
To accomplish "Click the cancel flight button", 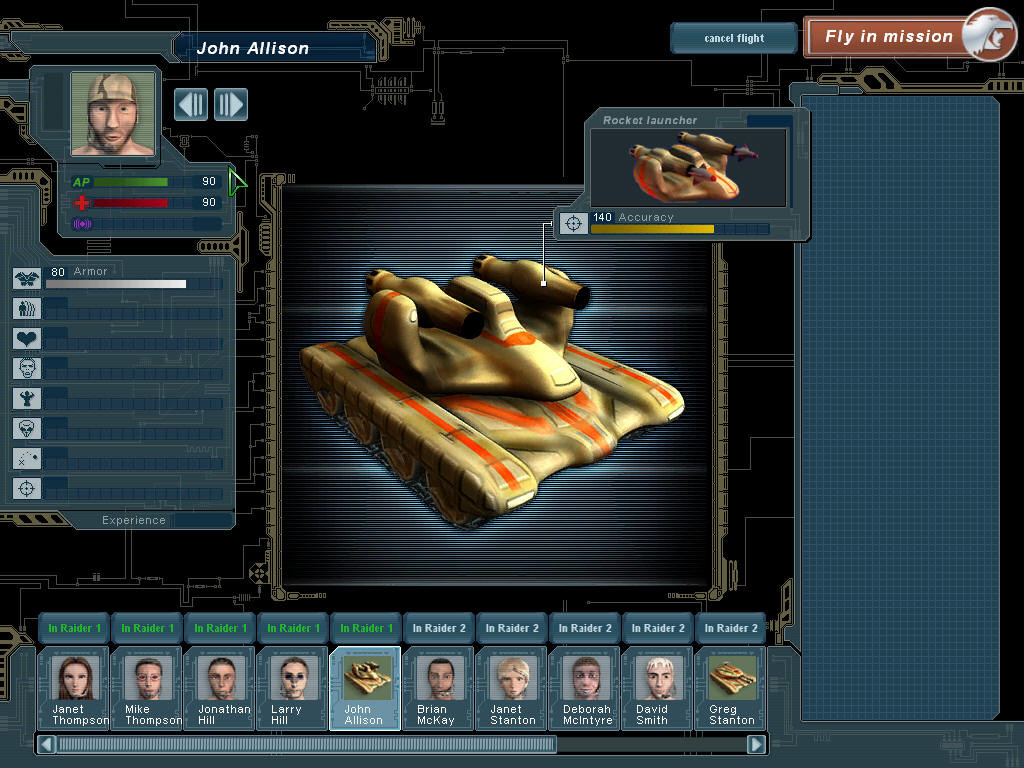I will (733, 38).
